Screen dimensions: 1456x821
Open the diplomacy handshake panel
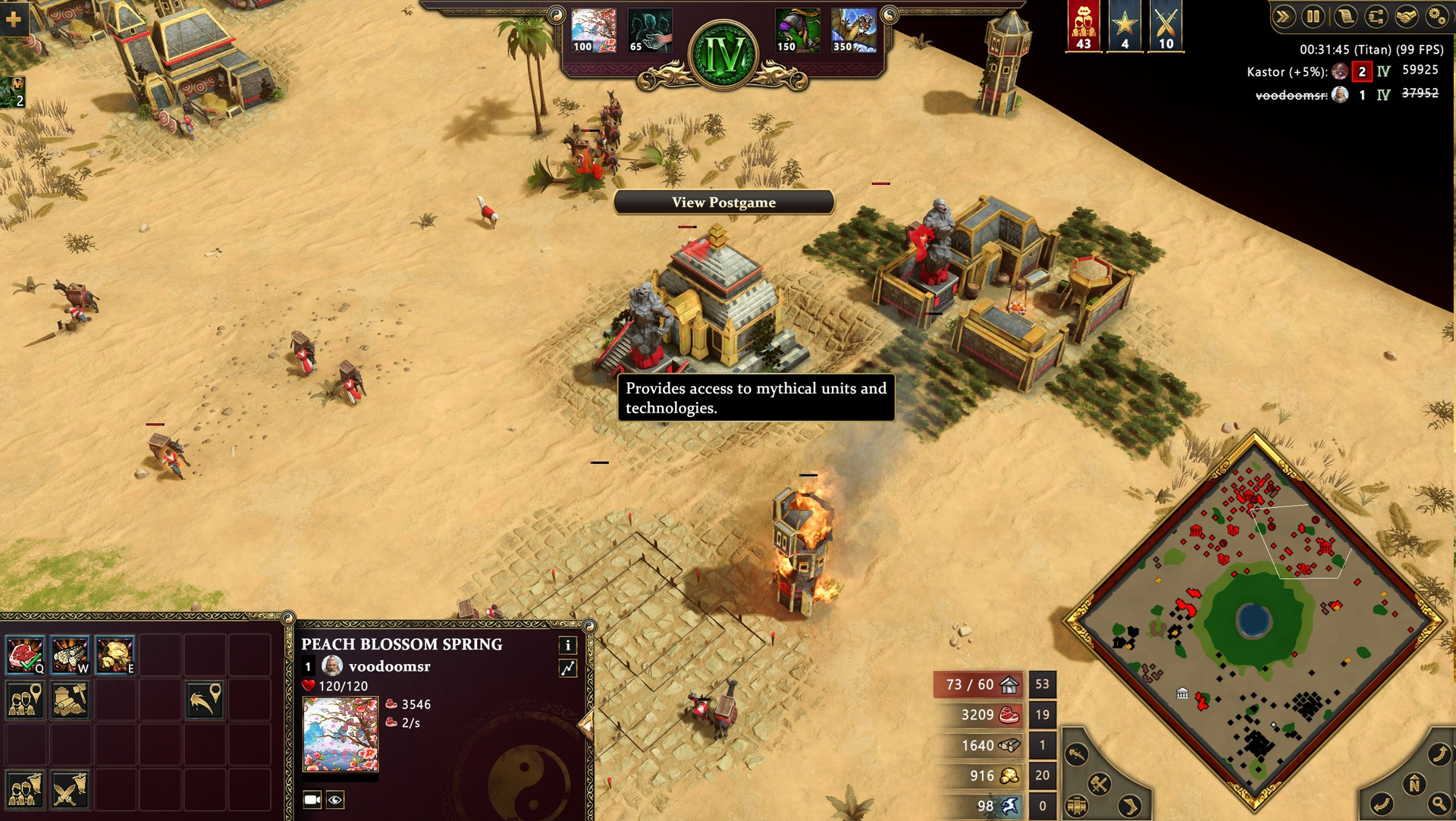click(1406, 17)
